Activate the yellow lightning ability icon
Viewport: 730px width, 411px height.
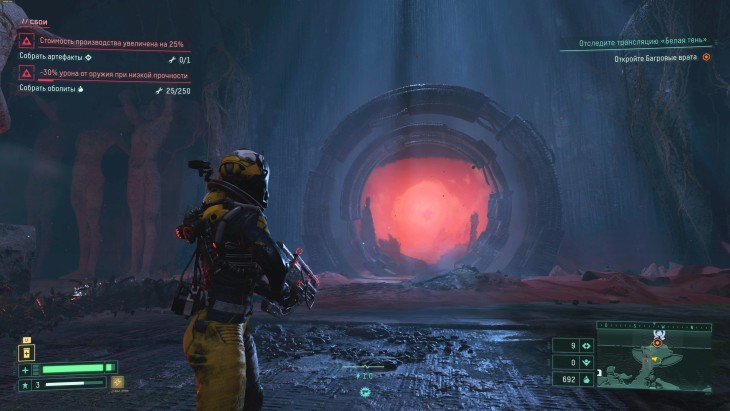[118, 383]
